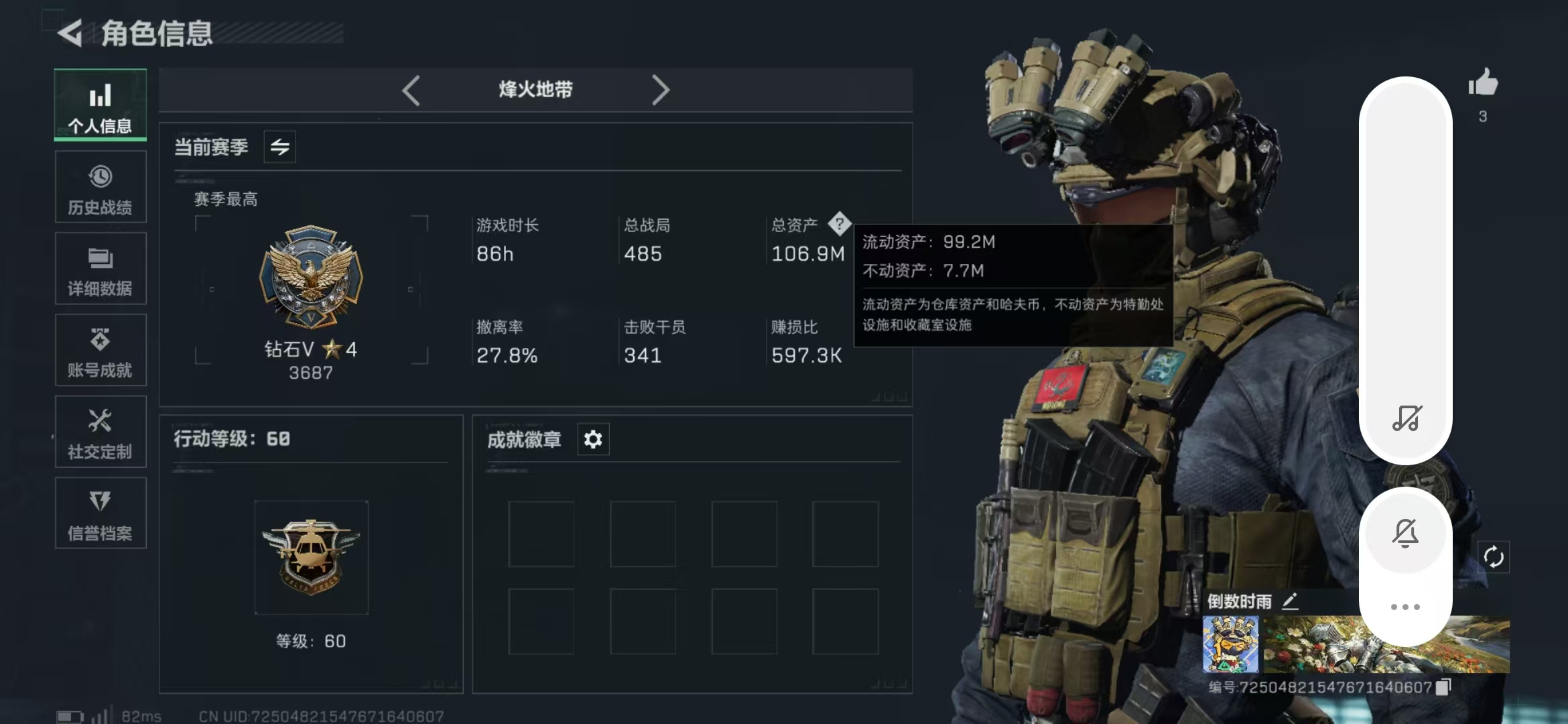The width and height of the screenshot is (1568, 724).
Task: Open the three-dots more options menu
Action: 1405,607
